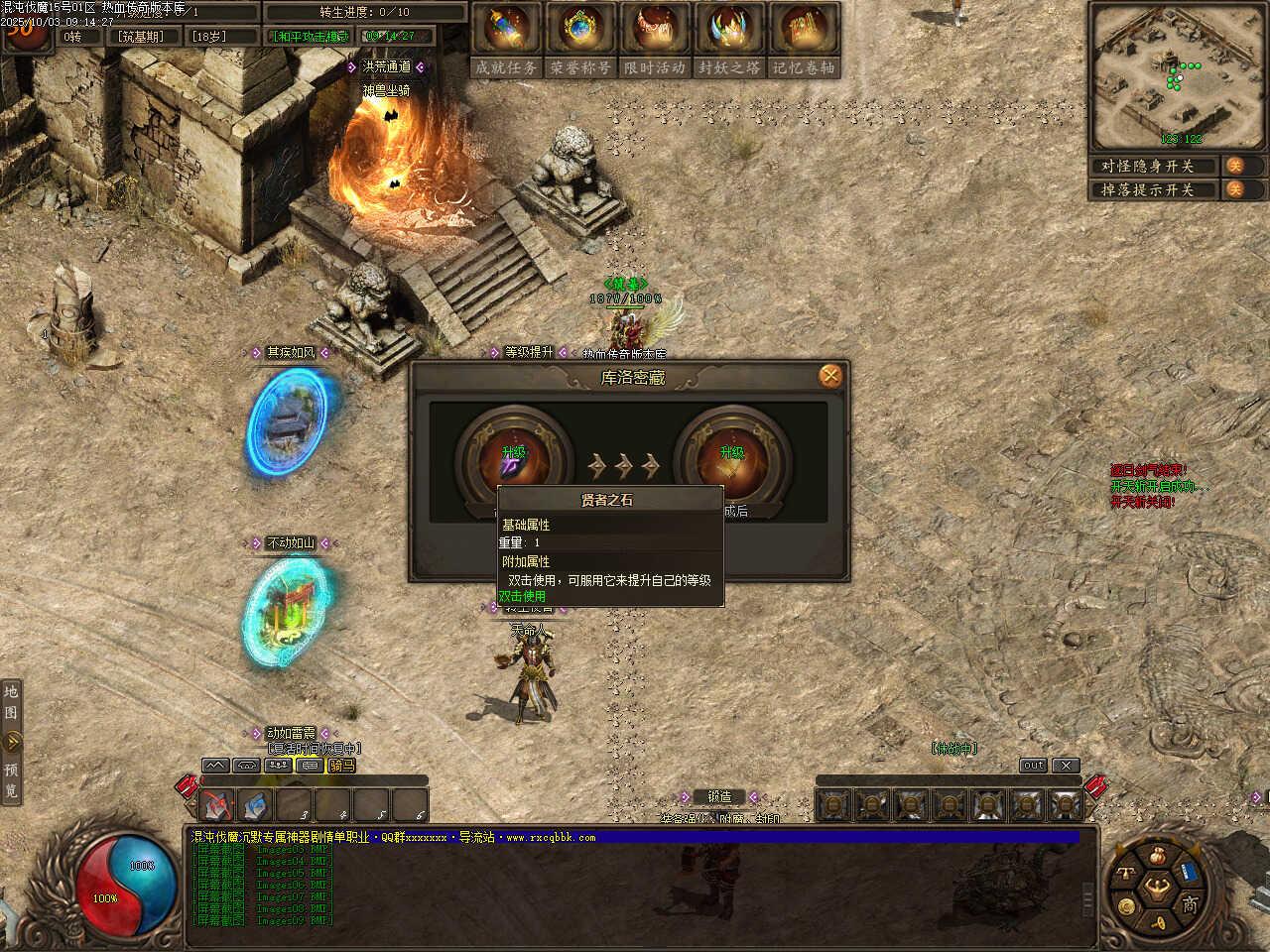
Task: Open the 地图 map tab on the left edge
Action: pyautogui.click(x=11, y=701)
